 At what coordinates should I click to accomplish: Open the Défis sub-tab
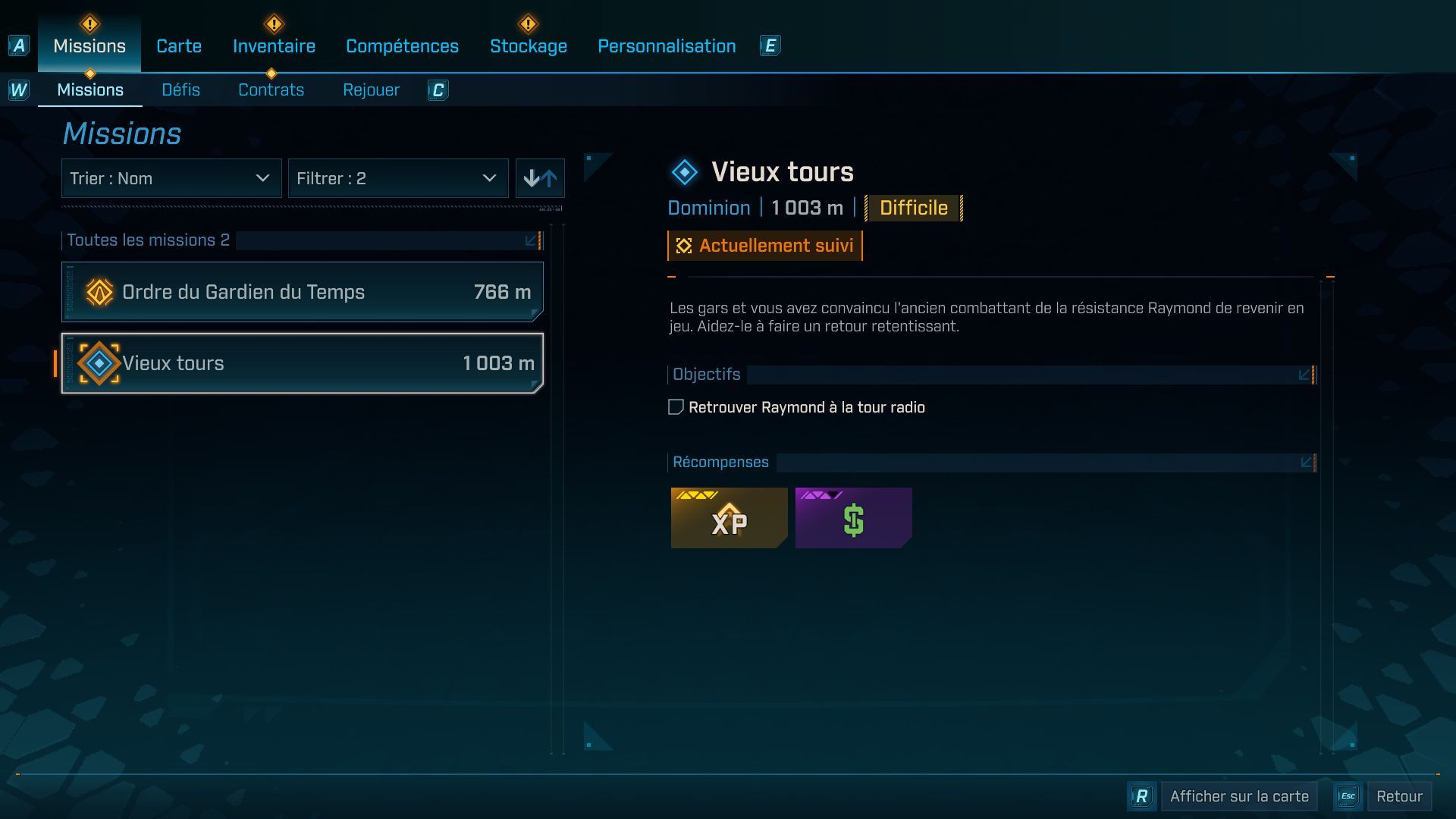tap(180, 89)
